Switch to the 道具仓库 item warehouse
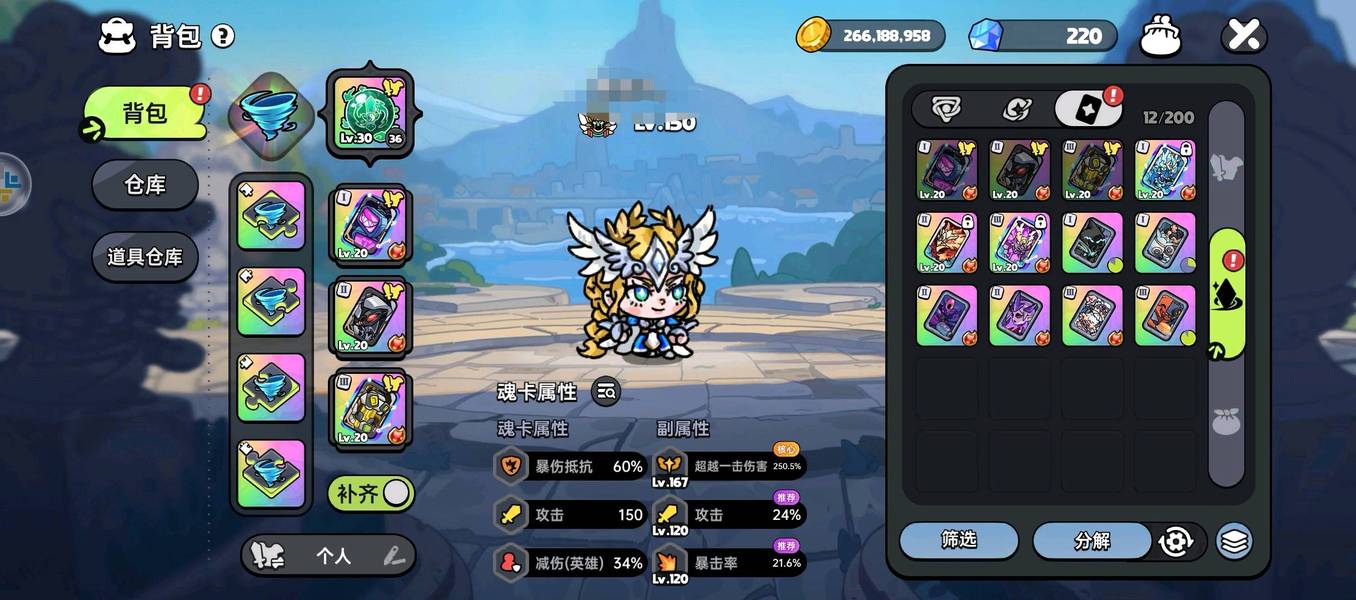1356x600 pixels. 145,257
